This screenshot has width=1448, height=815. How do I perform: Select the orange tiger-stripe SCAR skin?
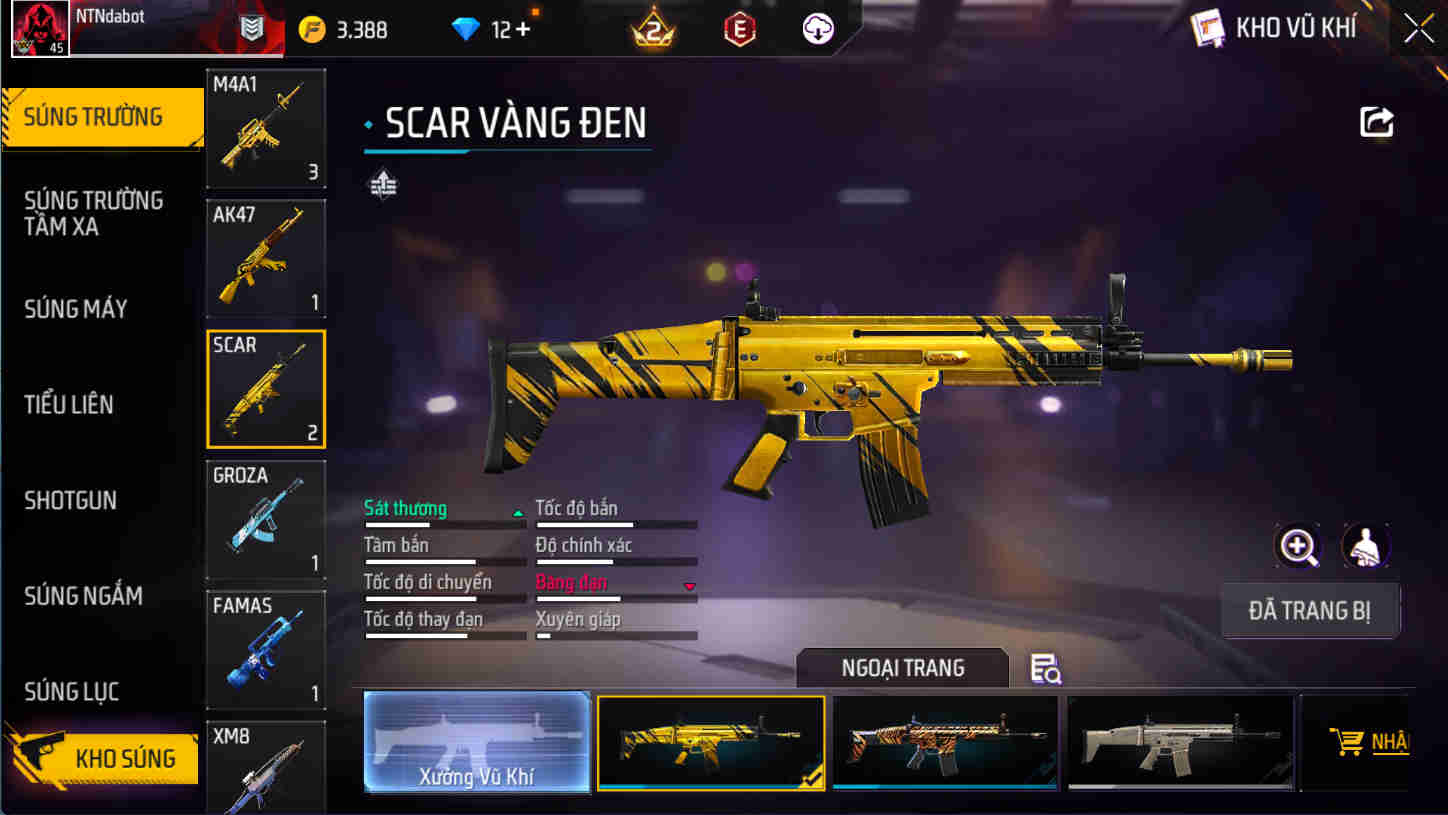pyautogui.click(x=945, y=742)
